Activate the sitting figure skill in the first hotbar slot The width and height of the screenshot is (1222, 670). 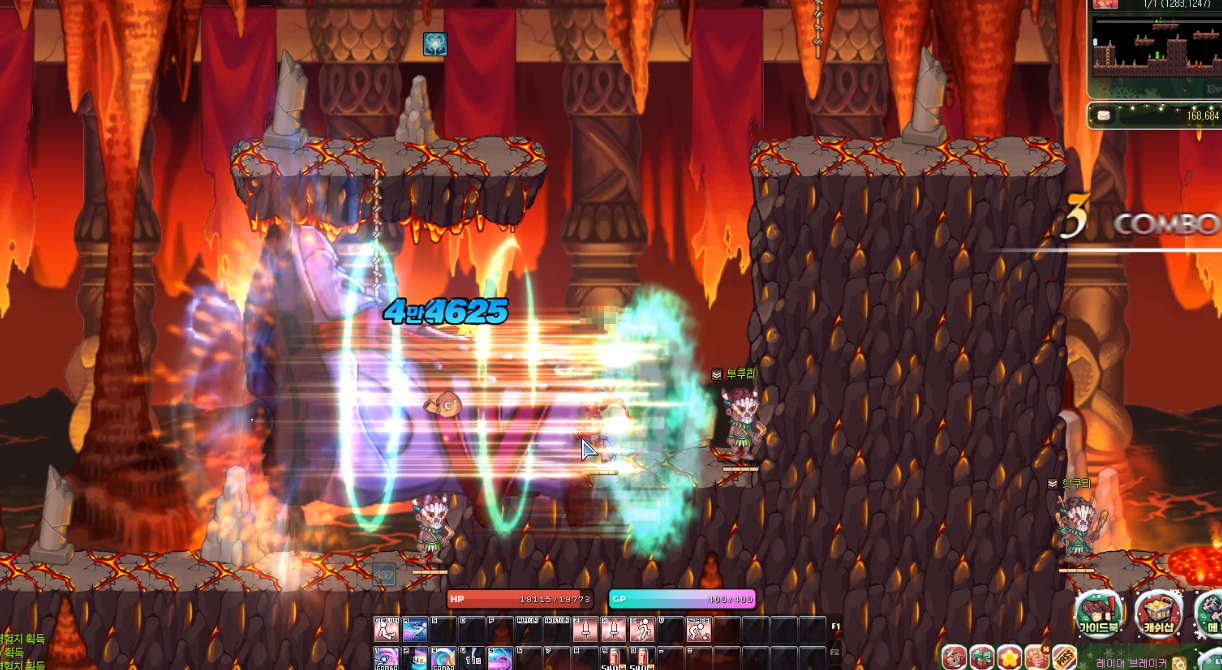(386, 629)
